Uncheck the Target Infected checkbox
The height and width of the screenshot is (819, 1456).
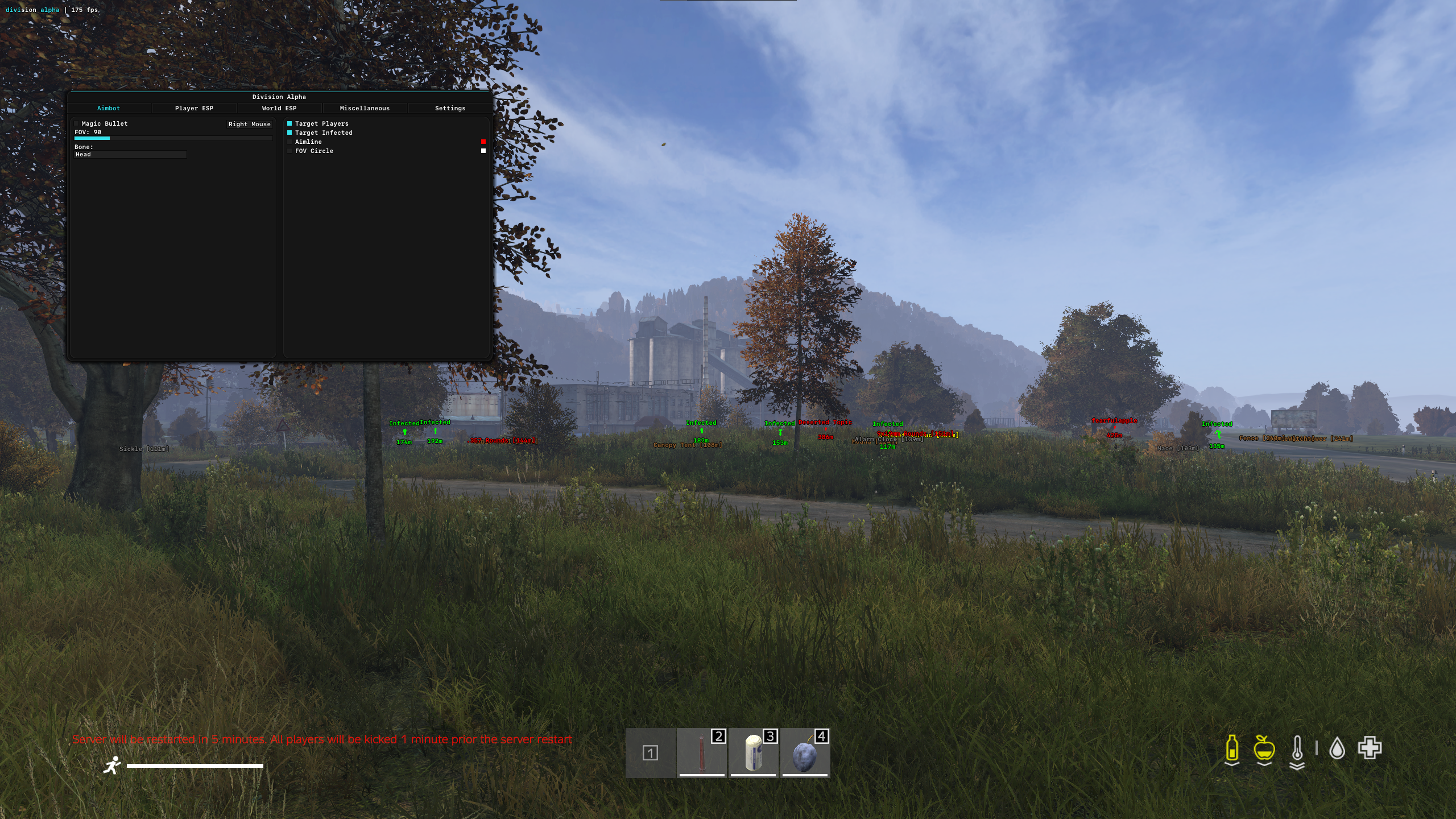pyautogui.click(x=289, y=133)
